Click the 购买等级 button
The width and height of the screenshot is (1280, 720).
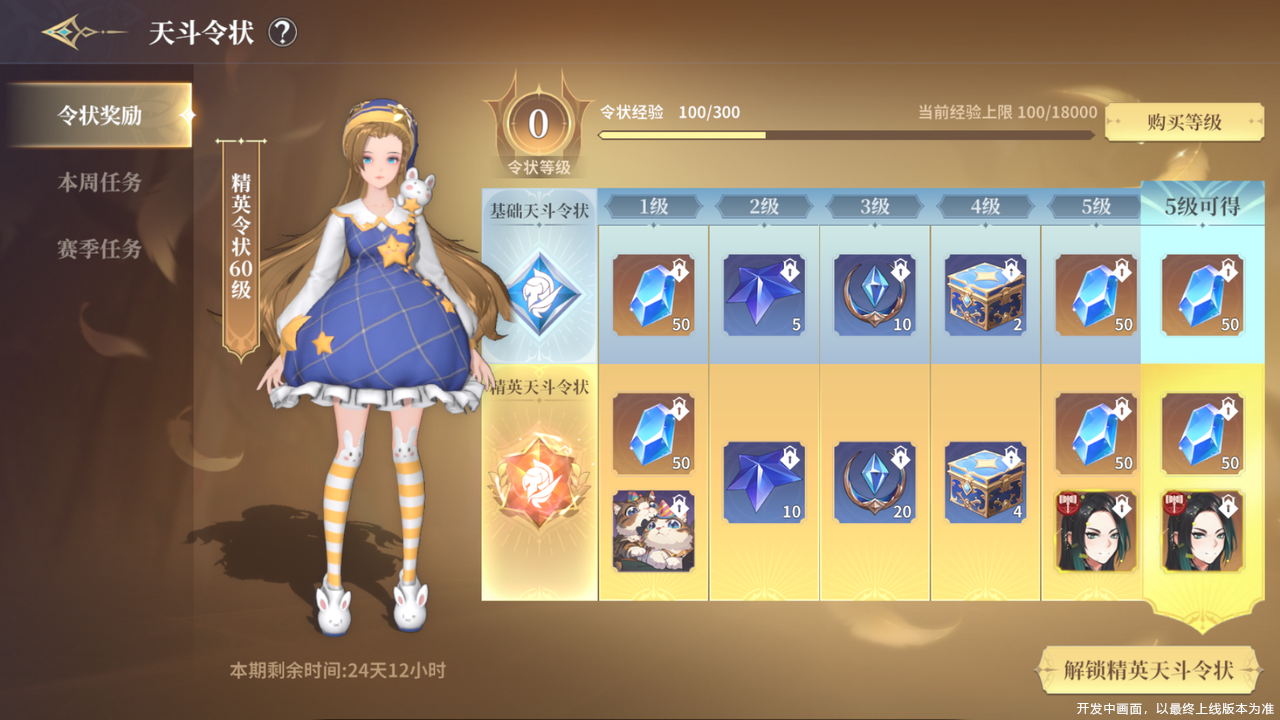pyautogui.click(x=1184, y=122)
